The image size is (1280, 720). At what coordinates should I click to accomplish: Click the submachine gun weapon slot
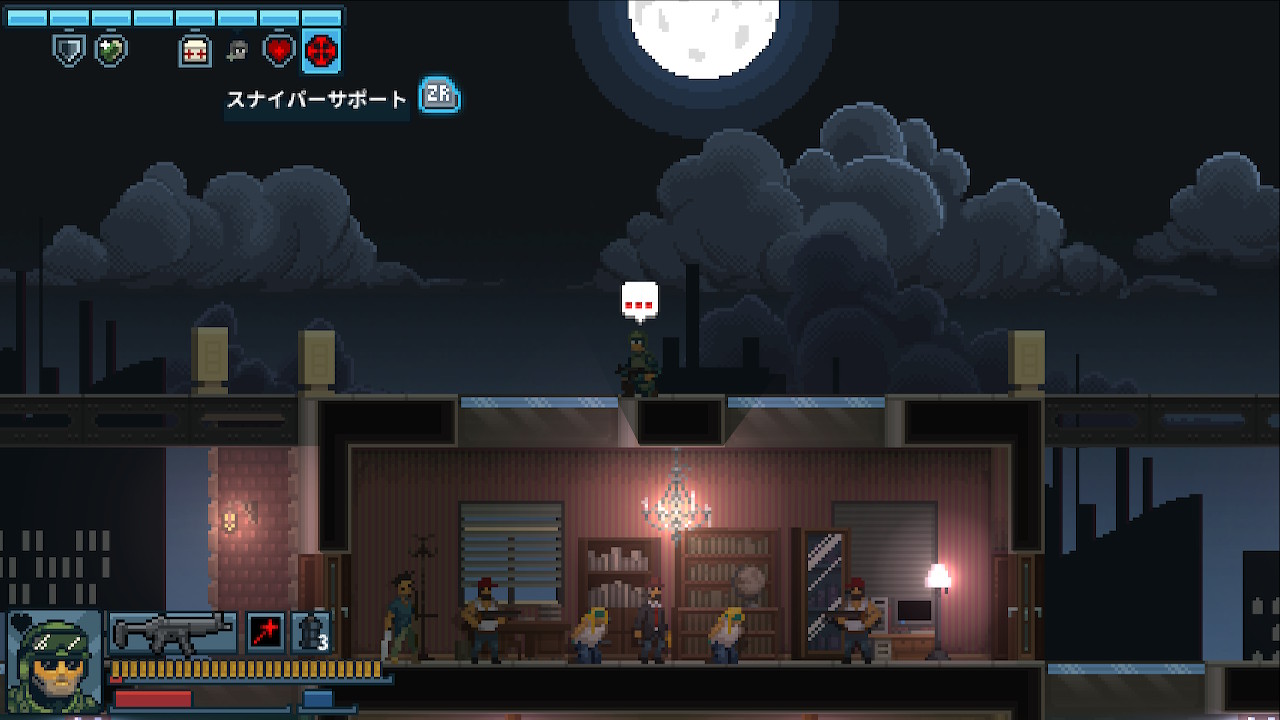[172, 632]
